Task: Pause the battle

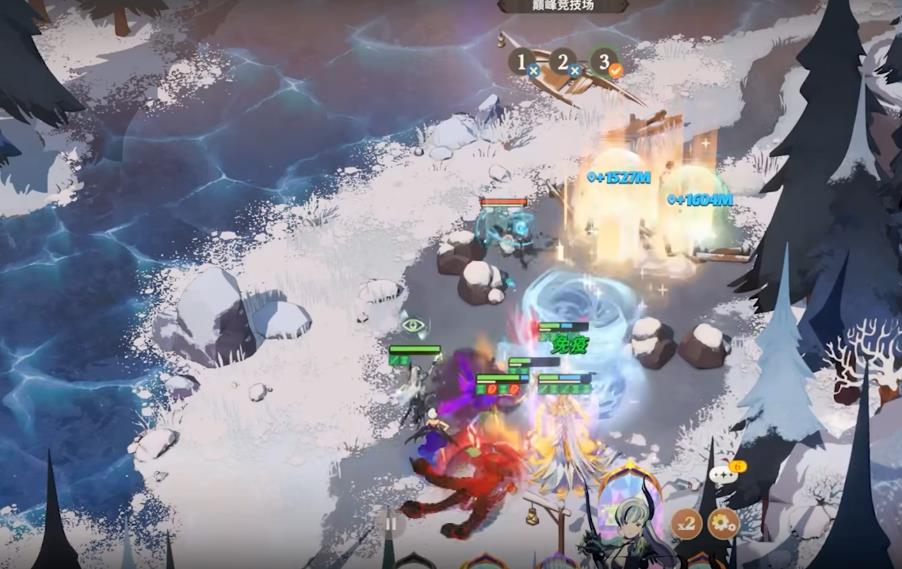Action: [x=390, y=521]
